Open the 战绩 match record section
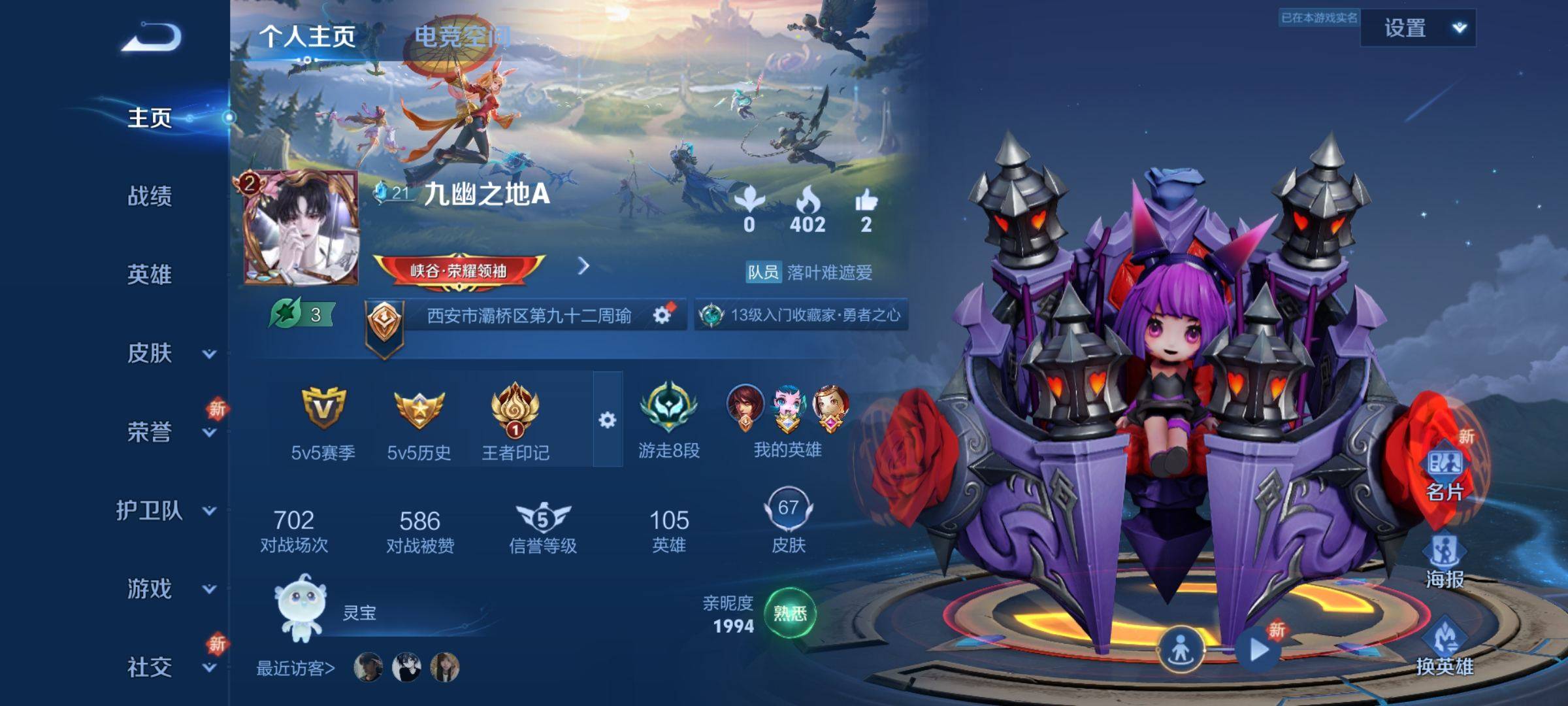The width and height of the screenshot is (1568, 706). 150,196
